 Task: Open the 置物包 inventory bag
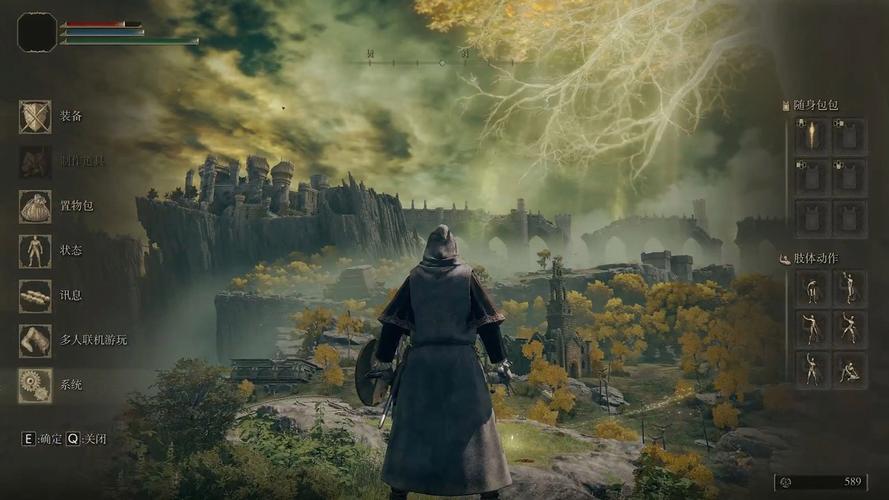(35, 207)
